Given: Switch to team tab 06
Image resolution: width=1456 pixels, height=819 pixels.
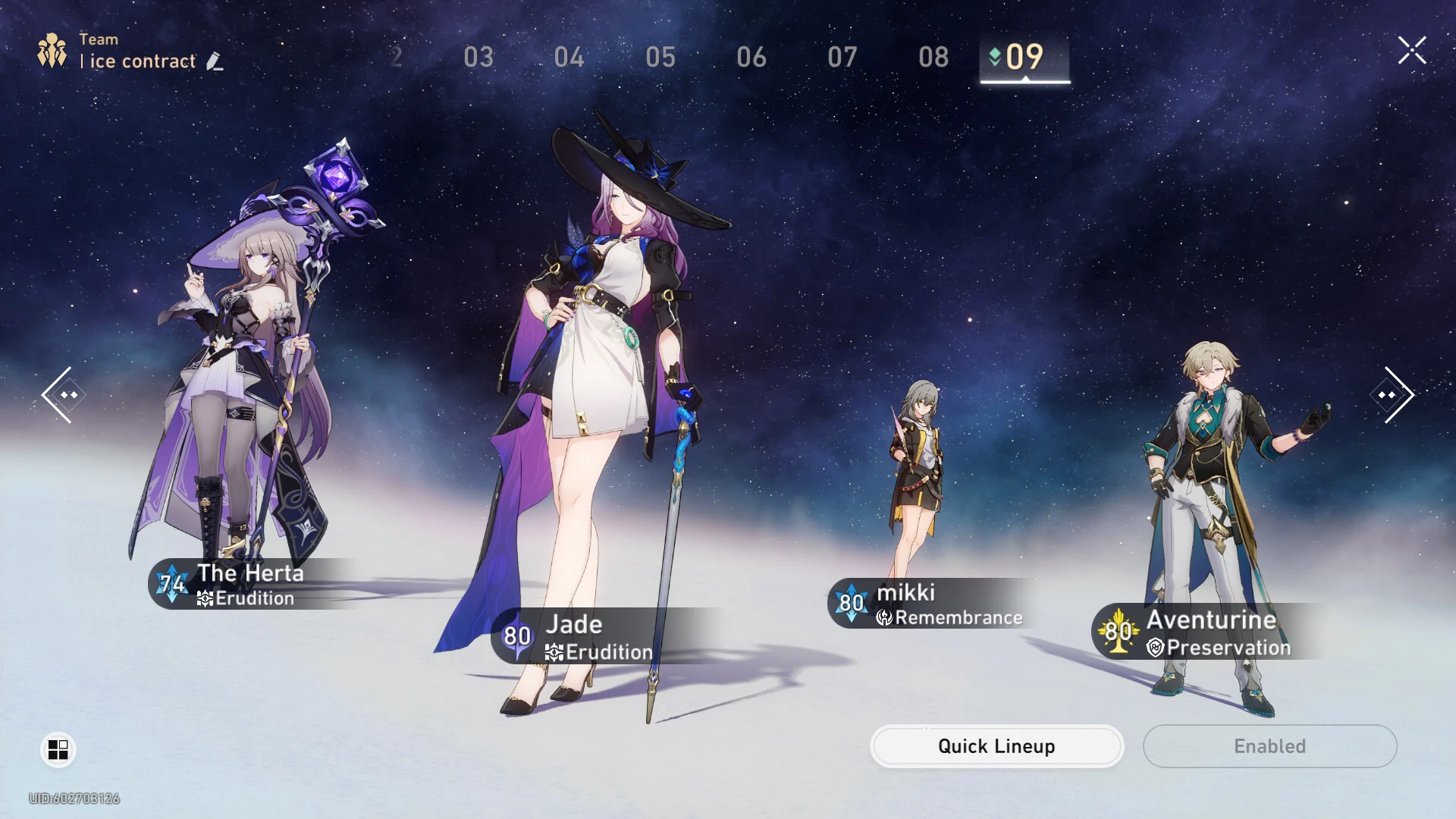Looking at the screenshot, I should point(752,57).
